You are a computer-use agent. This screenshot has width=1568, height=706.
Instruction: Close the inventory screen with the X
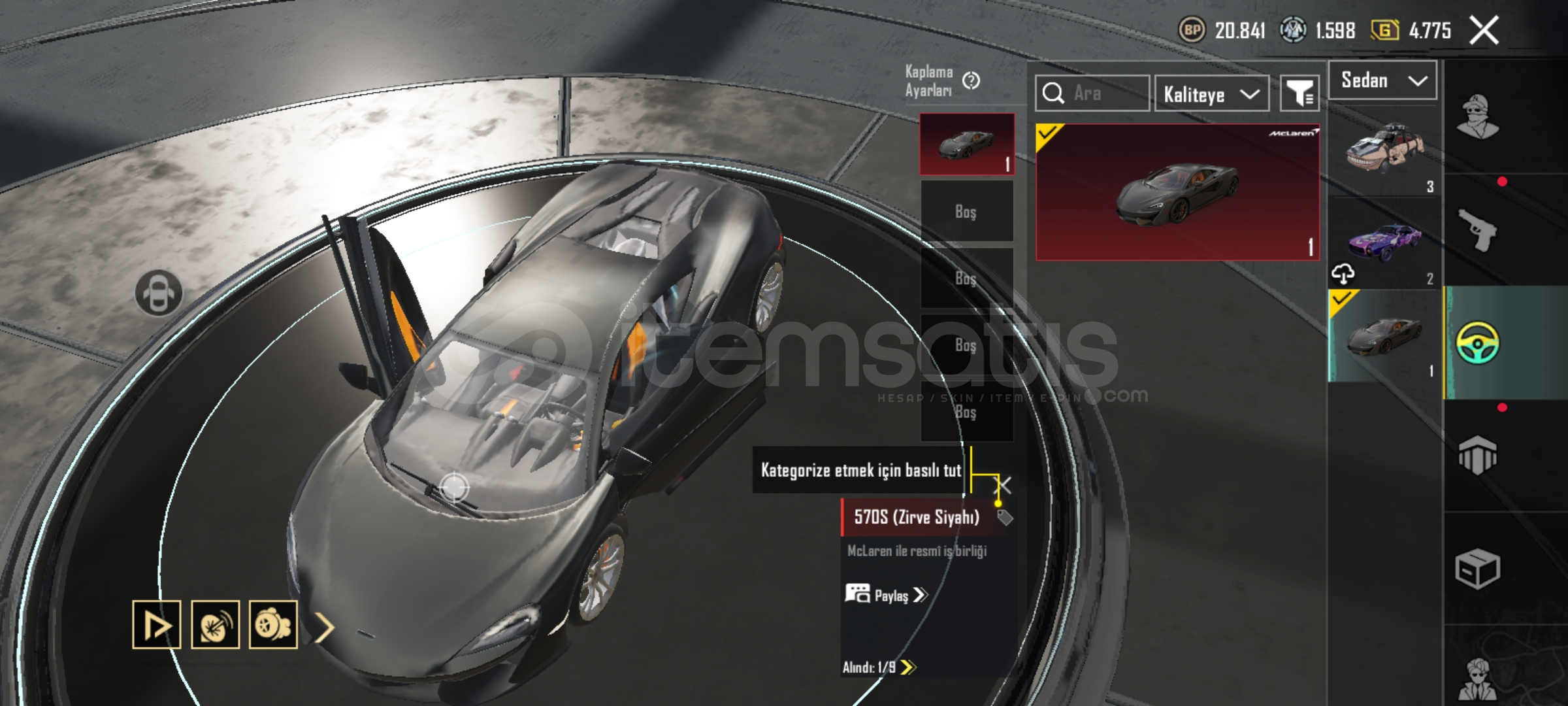click(1484, 31)
